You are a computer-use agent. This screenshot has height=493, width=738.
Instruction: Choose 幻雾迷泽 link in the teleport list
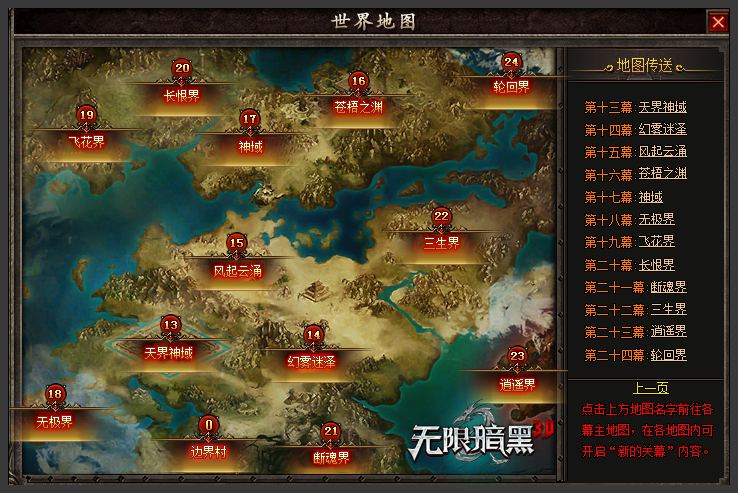tap(662, 129)
